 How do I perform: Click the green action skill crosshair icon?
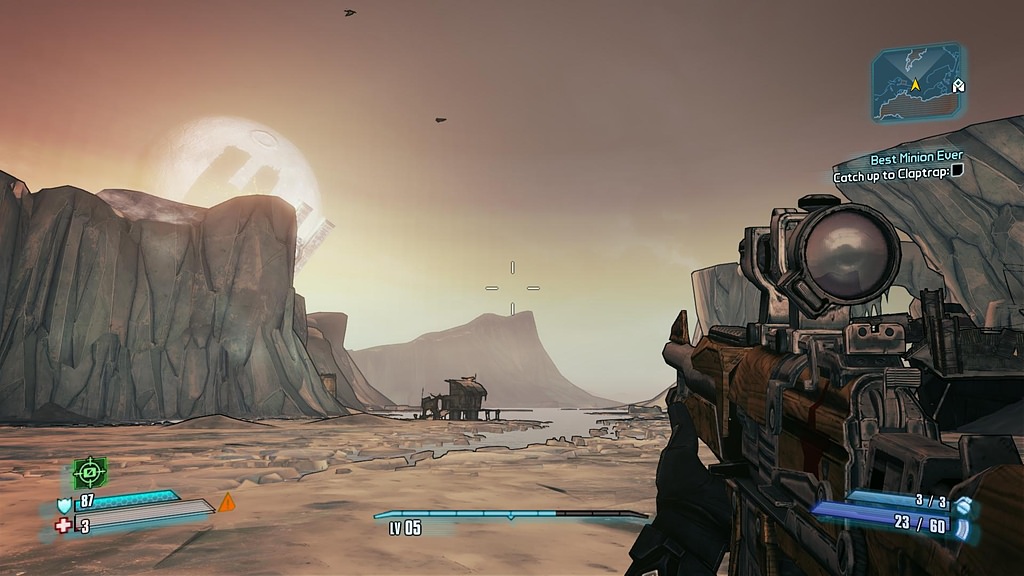90,471
